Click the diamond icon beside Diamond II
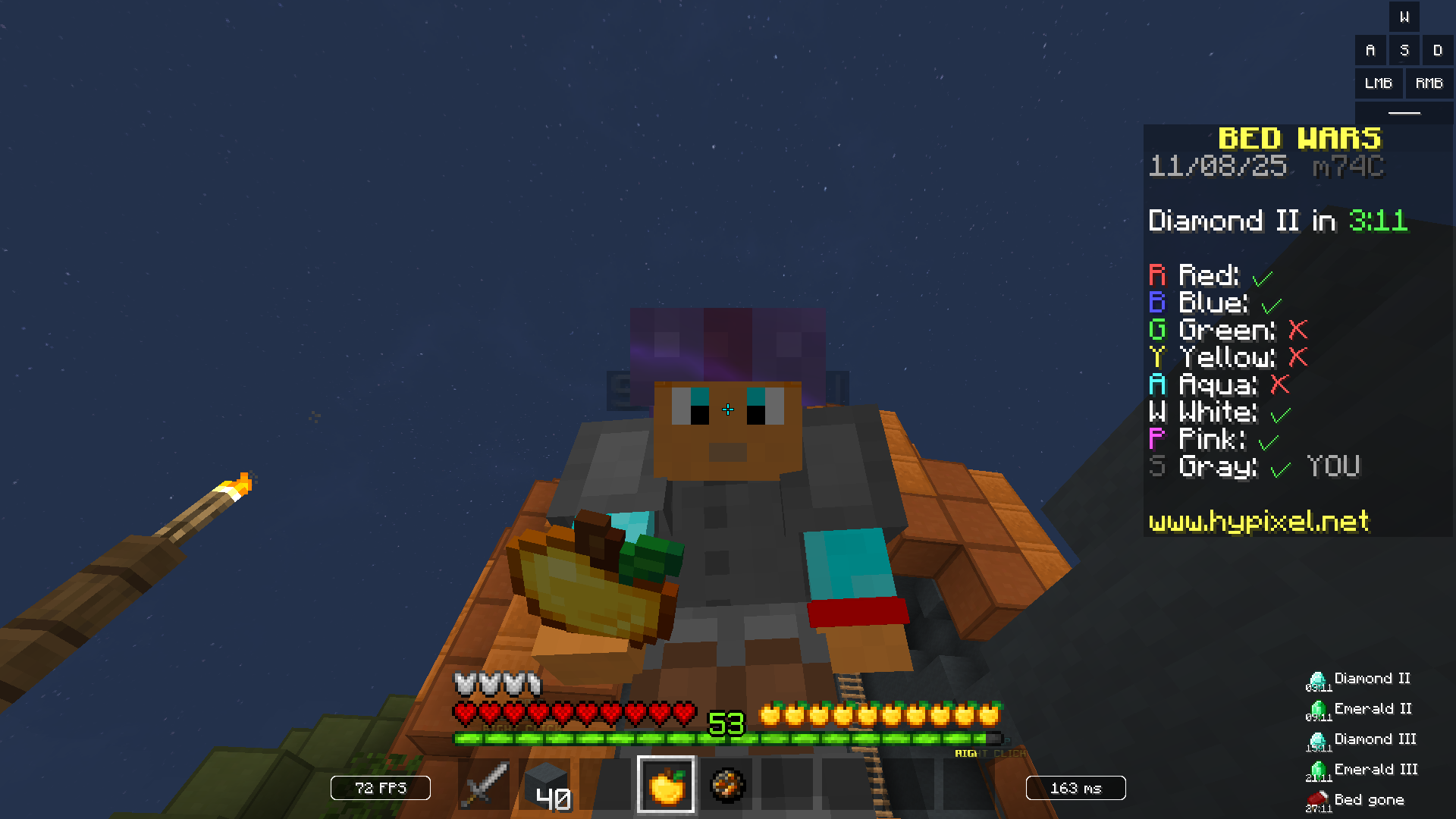1456x819 pixels. click(x=1317, y=679)
